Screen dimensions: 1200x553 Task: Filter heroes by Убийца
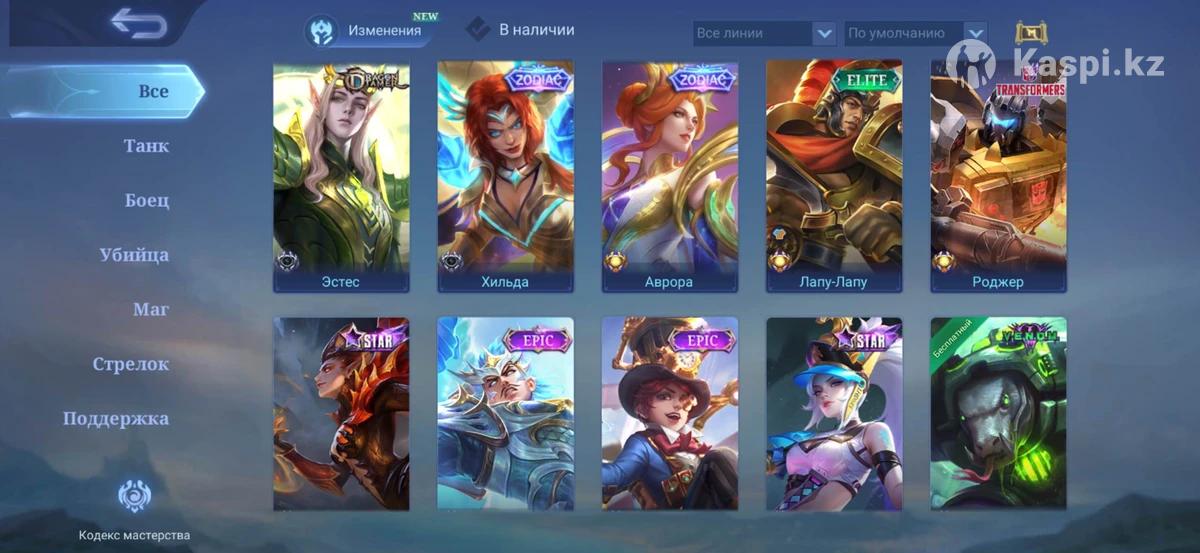pyautogui.click(x=134, y=255)
